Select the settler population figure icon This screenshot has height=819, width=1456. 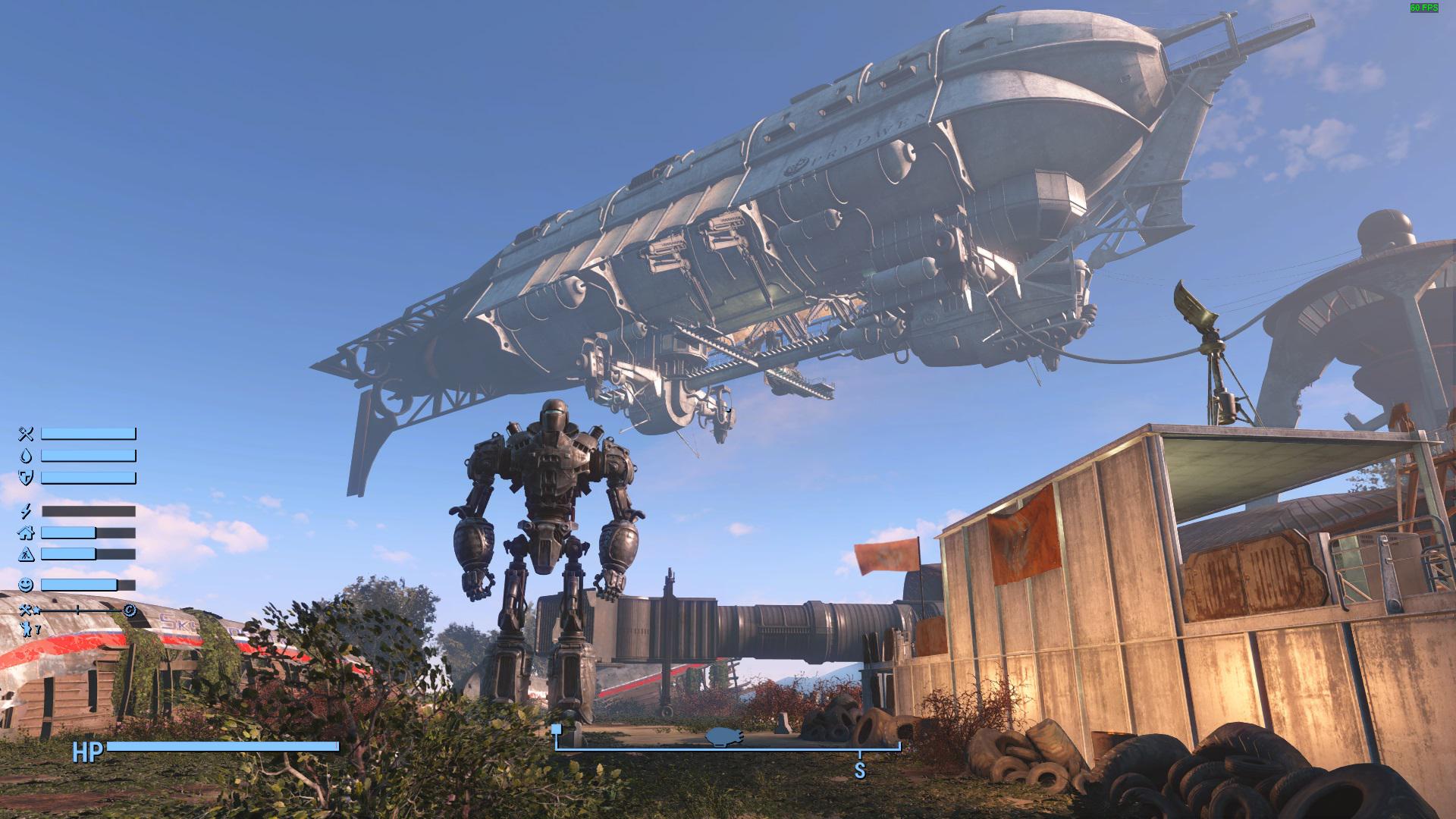click(x=27, y=629)
